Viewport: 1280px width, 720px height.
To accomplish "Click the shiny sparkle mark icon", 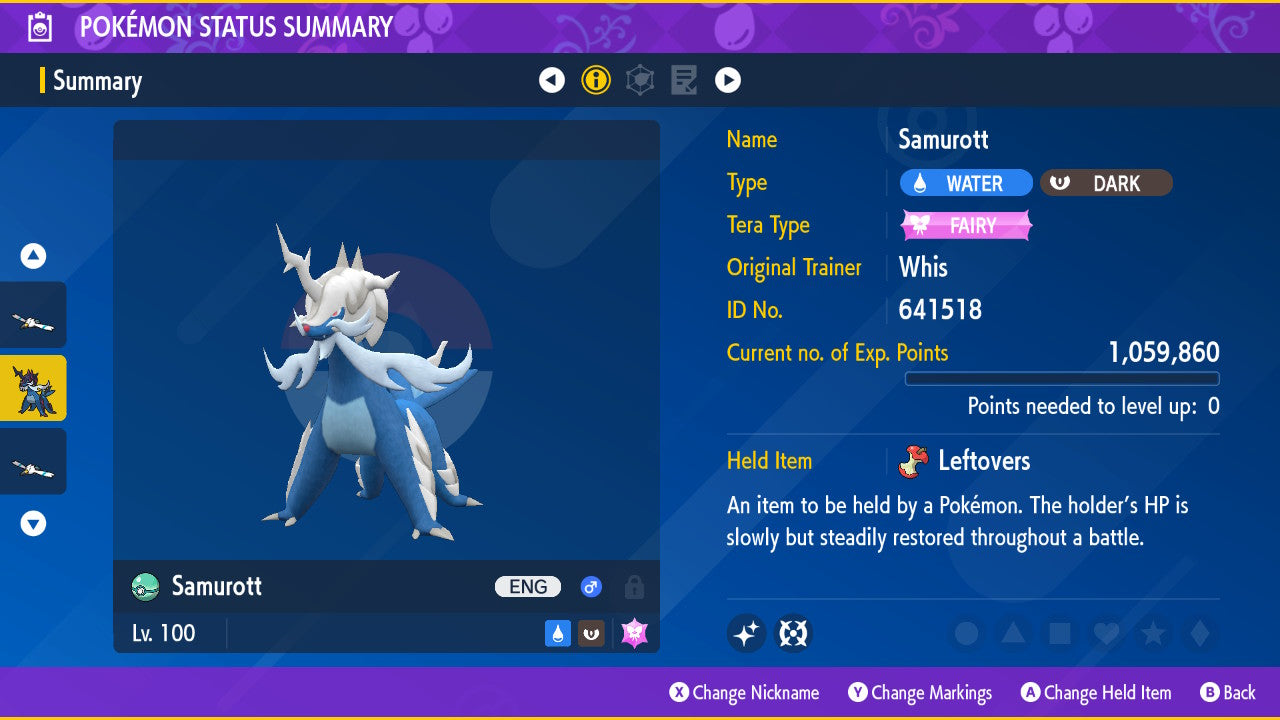I will 746,633.
